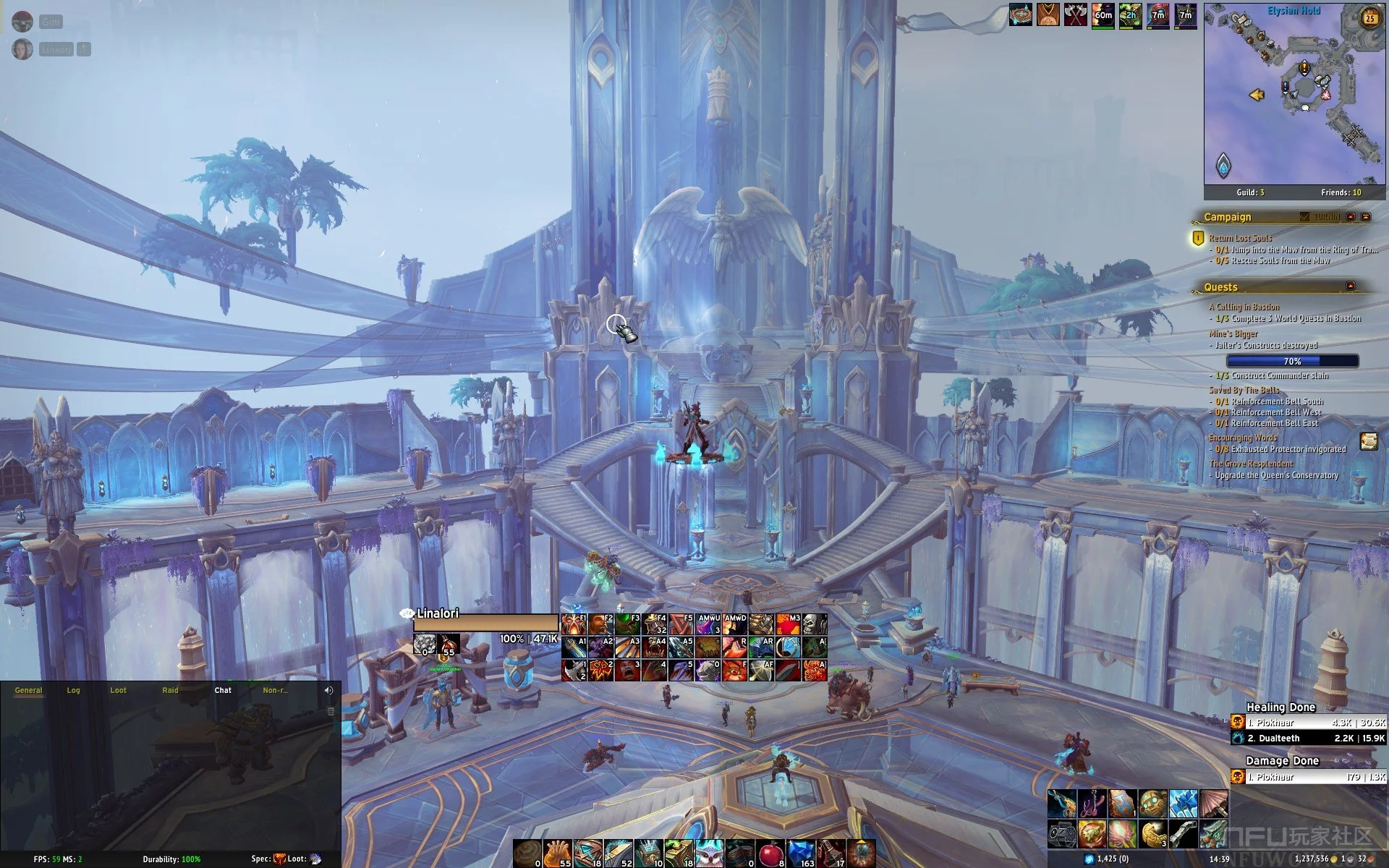The height and width of the screenshot is (868, 1389).
Task: Open the General chat tab
Action: (x=29, y=690)
